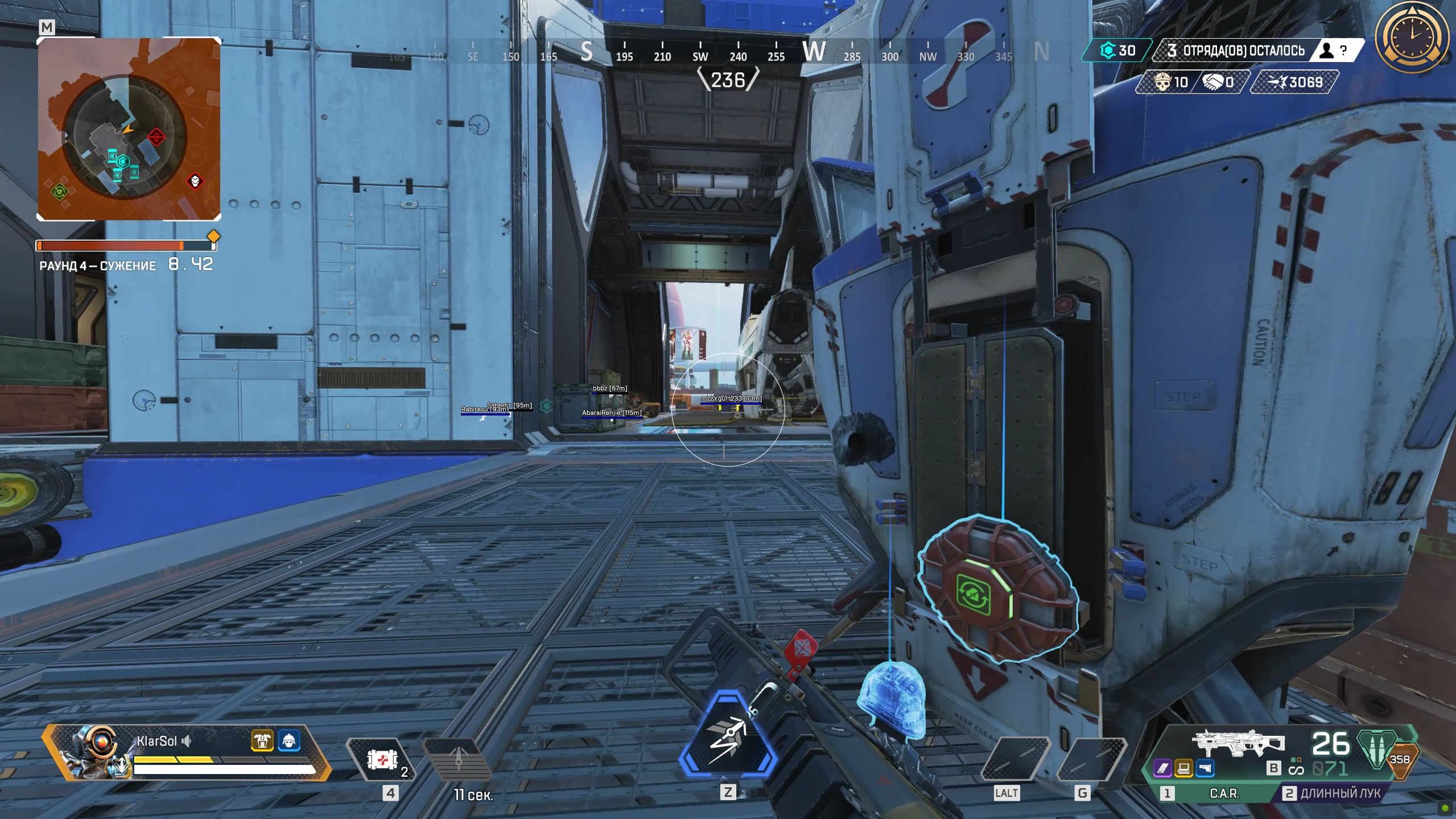
Task: Toggle KlarSol's voice speaker icon
Action: click(187, 741)
